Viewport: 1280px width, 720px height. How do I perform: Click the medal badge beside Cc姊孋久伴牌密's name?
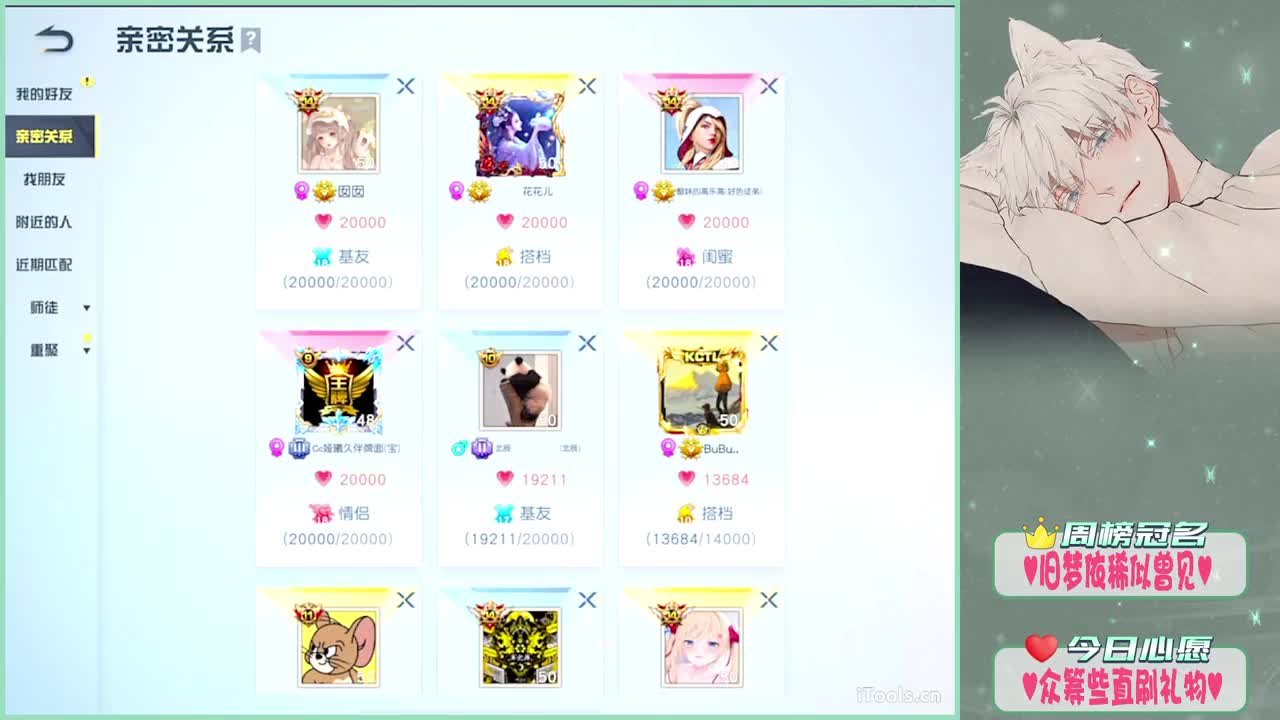tap(299, 448)
